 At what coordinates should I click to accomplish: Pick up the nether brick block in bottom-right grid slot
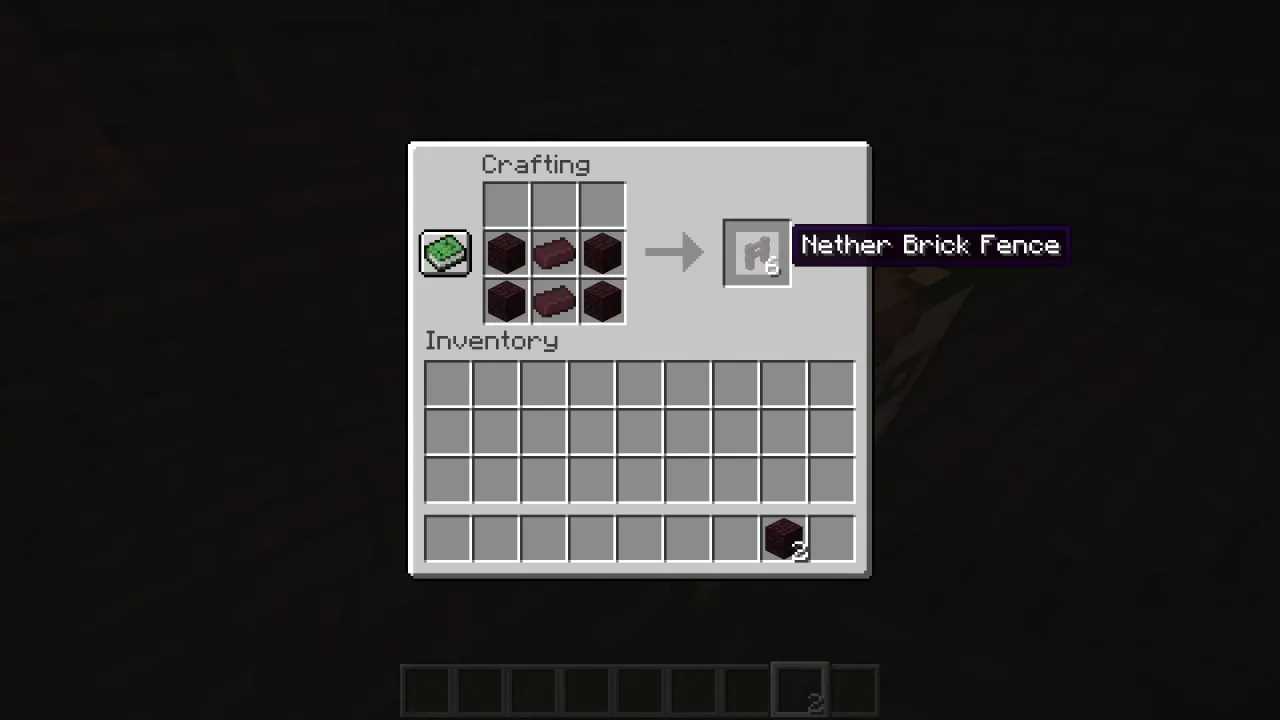tap(601, 301)
